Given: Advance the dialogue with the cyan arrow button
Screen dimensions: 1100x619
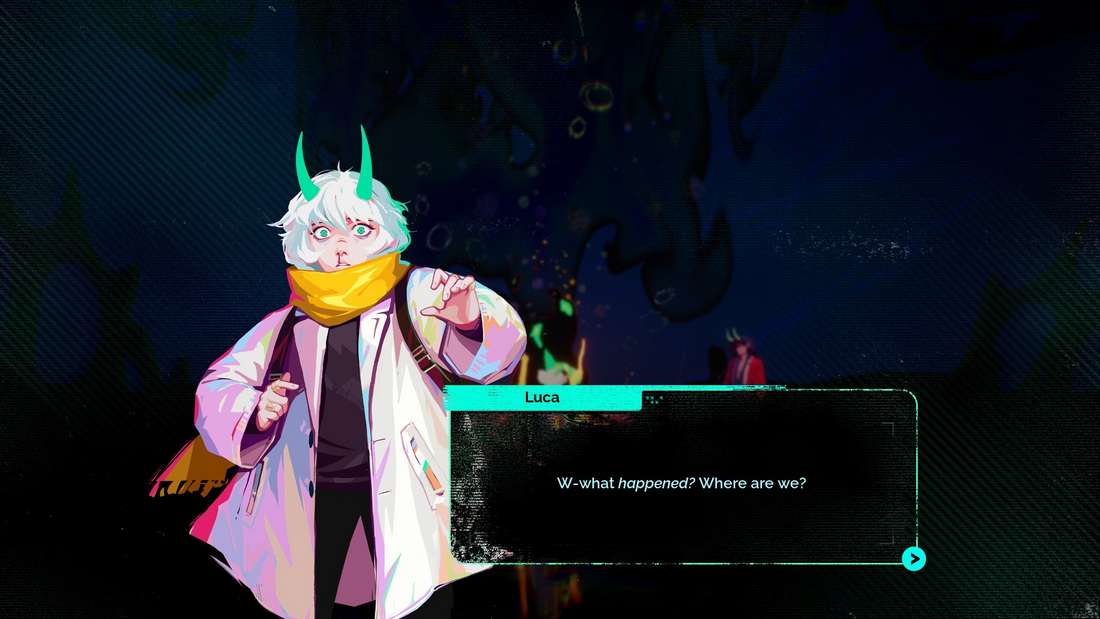Looking at the screenshot, I should [914, 559].
